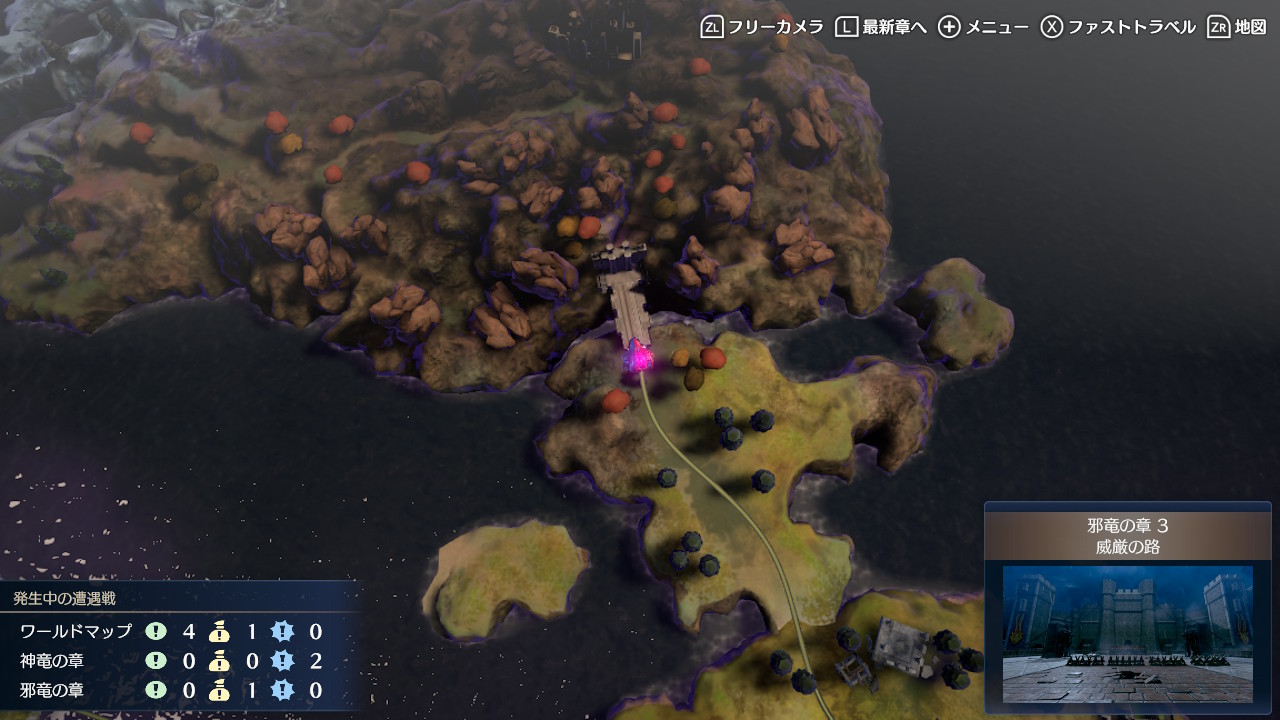Open the 威厳の路 chapter preview thumbnail
Screen dimensions: 1280x720
click(1127, 633)
